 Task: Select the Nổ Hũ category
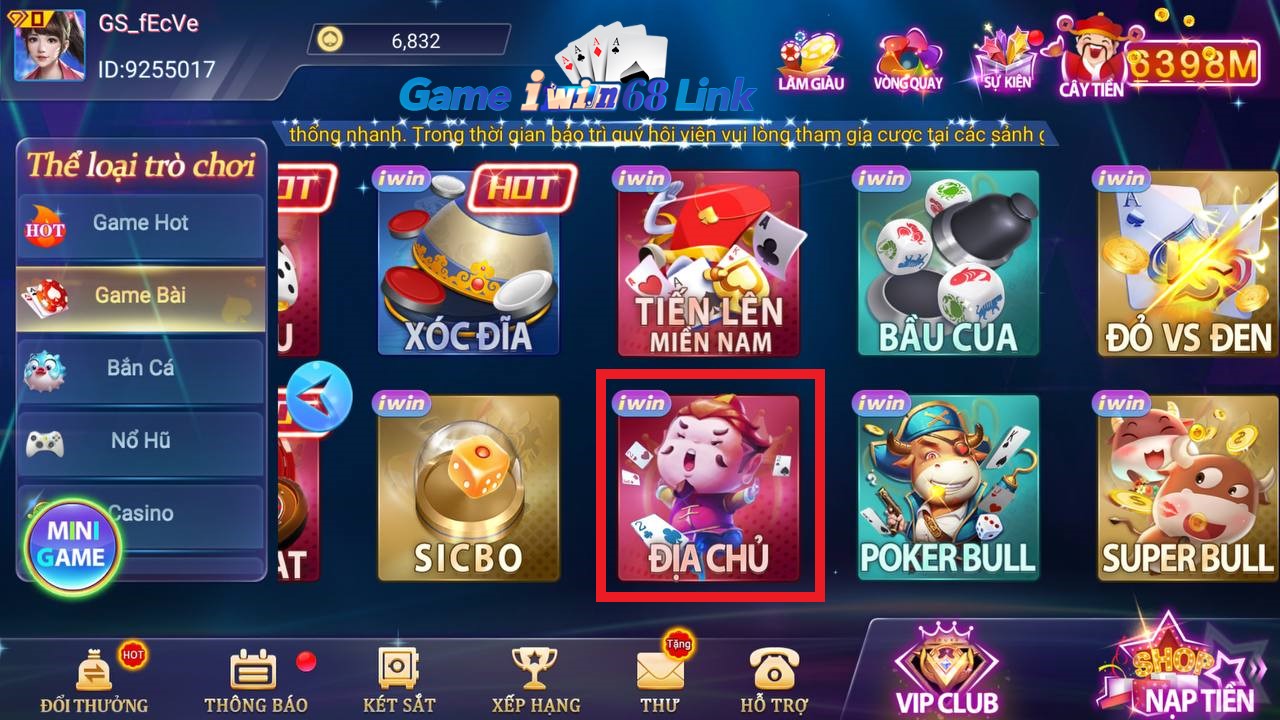pos(140,441)
